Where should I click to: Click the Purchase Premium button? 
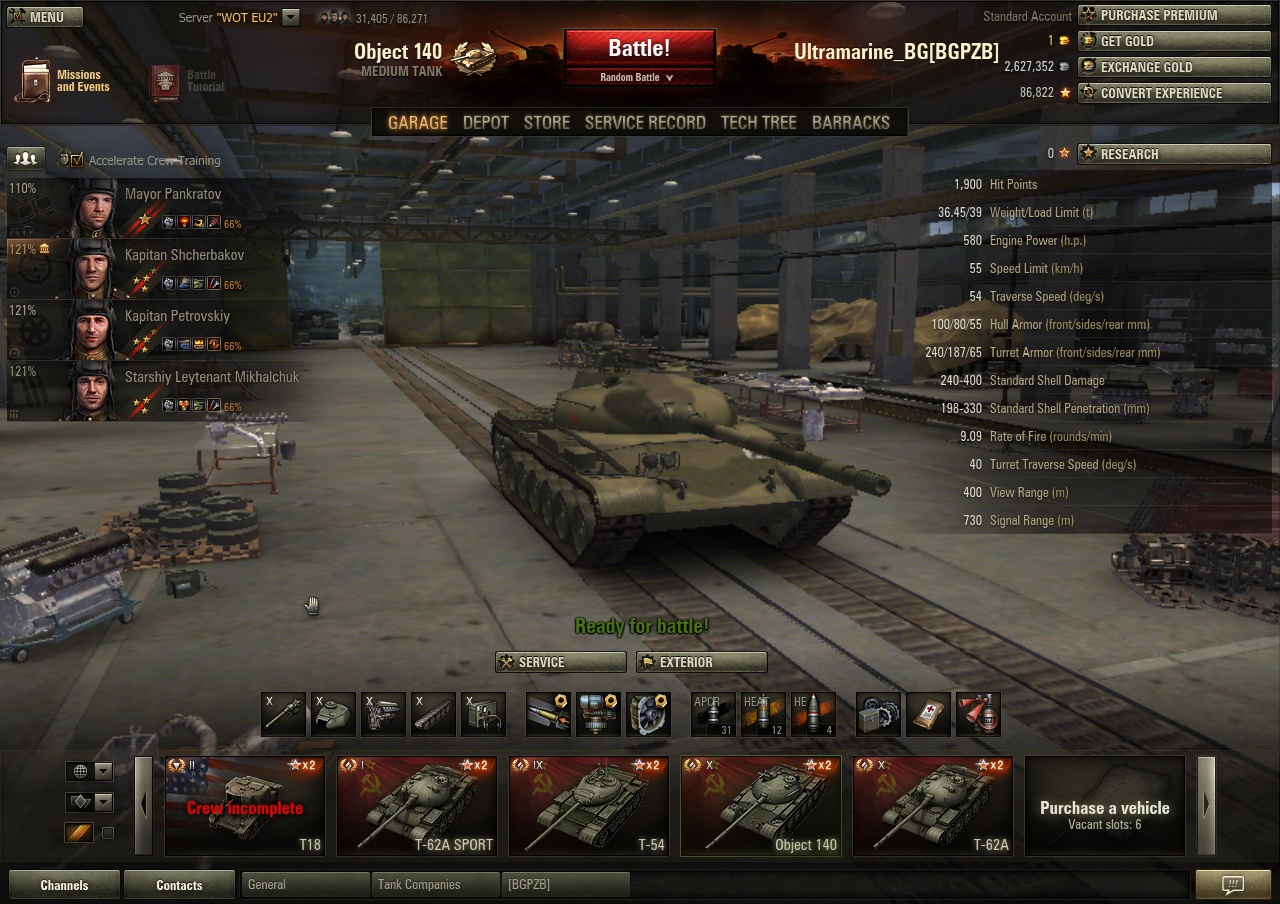(x=1173, y=15)
